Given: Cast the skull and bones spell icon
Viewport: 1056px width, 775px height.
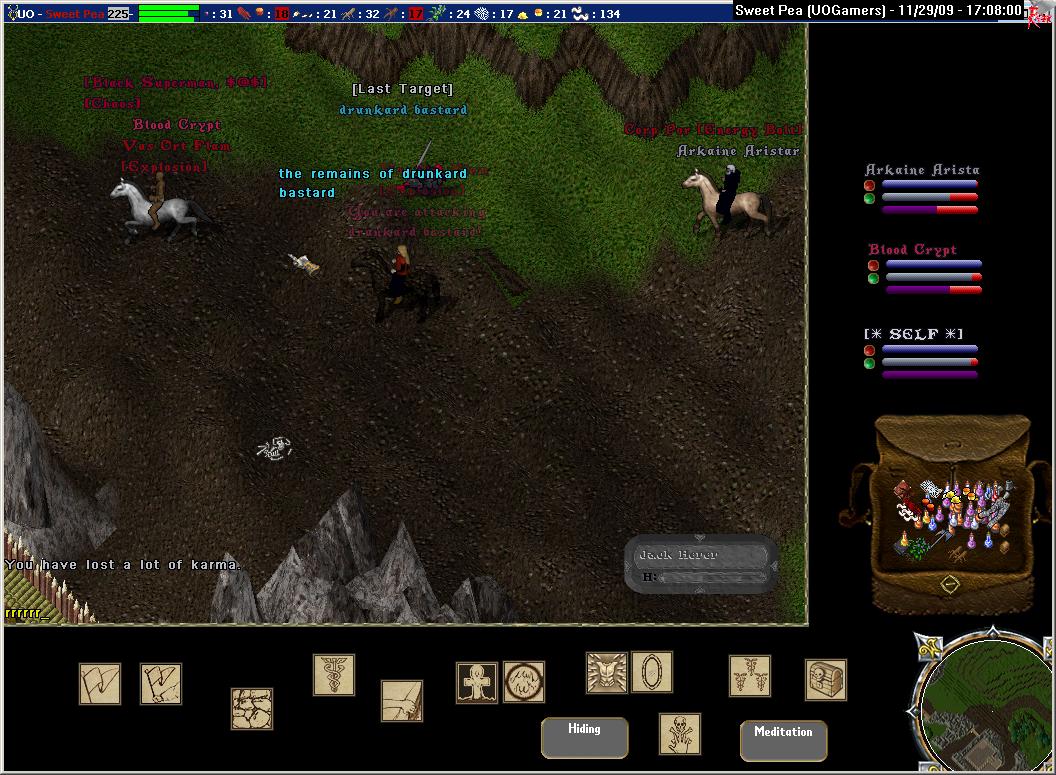Looking at the screenshot, I should (680, 734).
